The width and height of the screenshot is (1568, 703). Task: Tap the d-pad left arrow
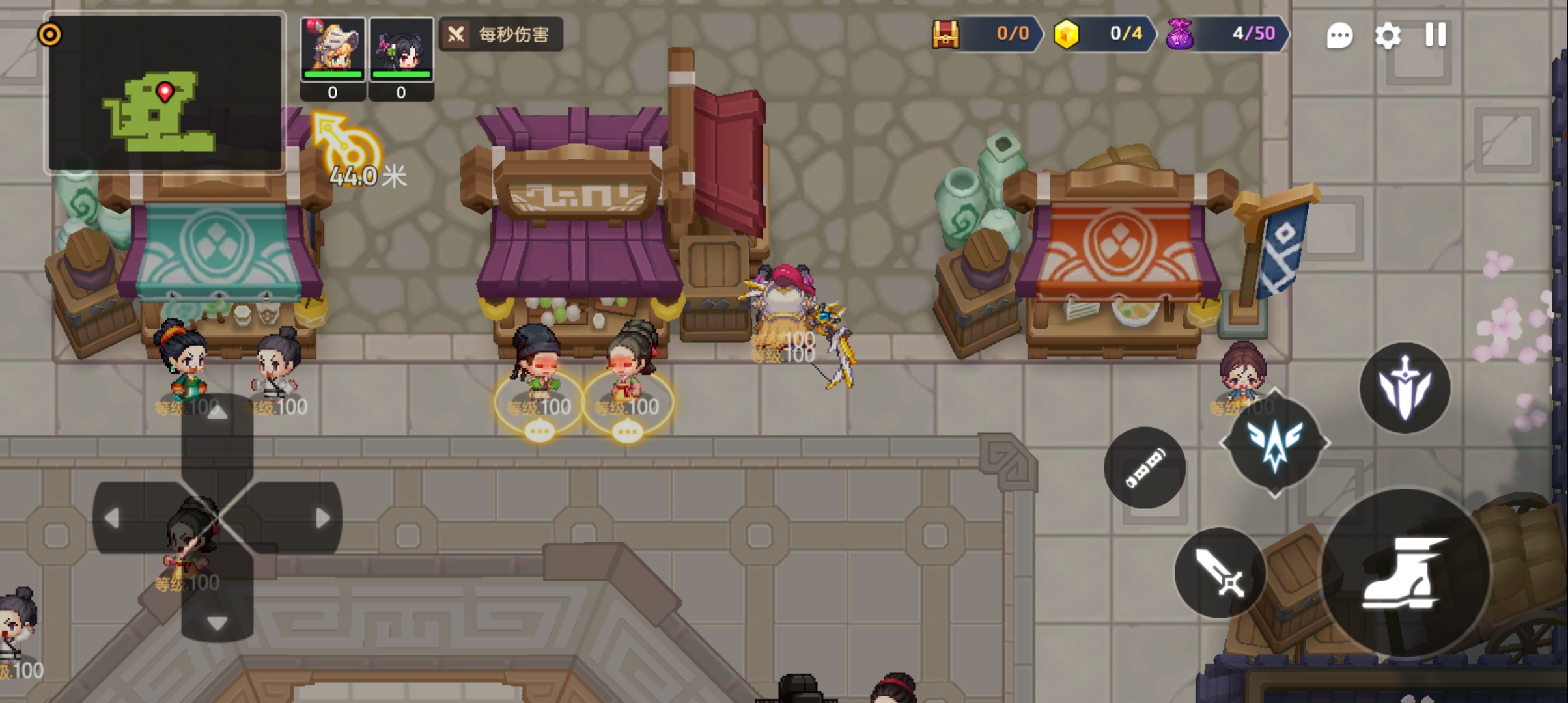point(112,518)
